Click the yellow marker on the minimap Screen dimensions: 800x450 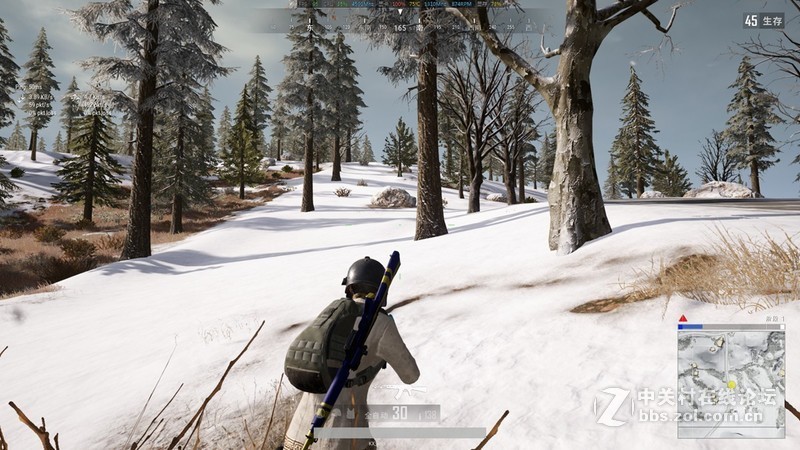point(732,384)
